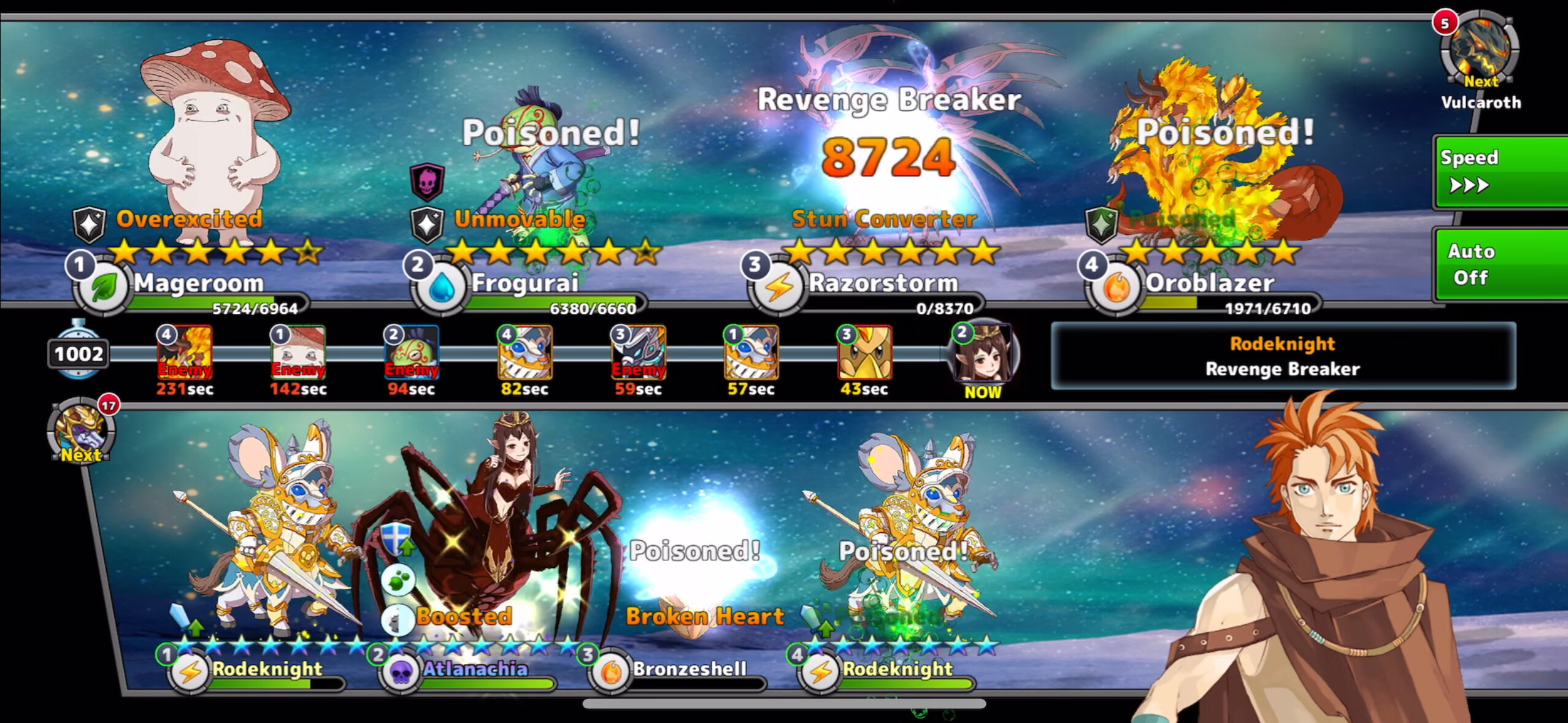Toggle the Auto Off button
Viewport: 1568px width, 723px height.
1501,264
